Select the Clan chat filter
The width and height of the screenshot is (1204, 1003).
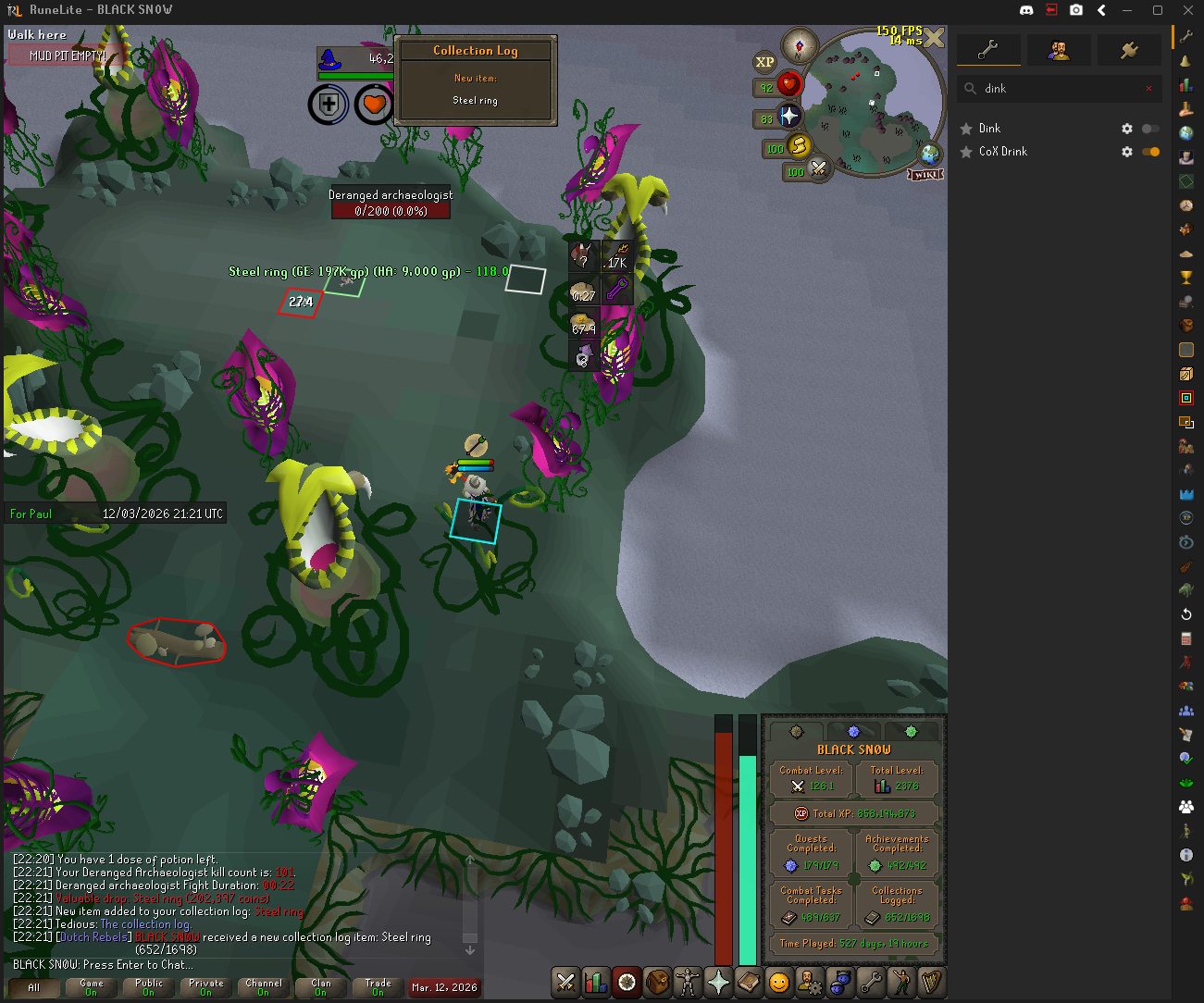click(320, 987)
